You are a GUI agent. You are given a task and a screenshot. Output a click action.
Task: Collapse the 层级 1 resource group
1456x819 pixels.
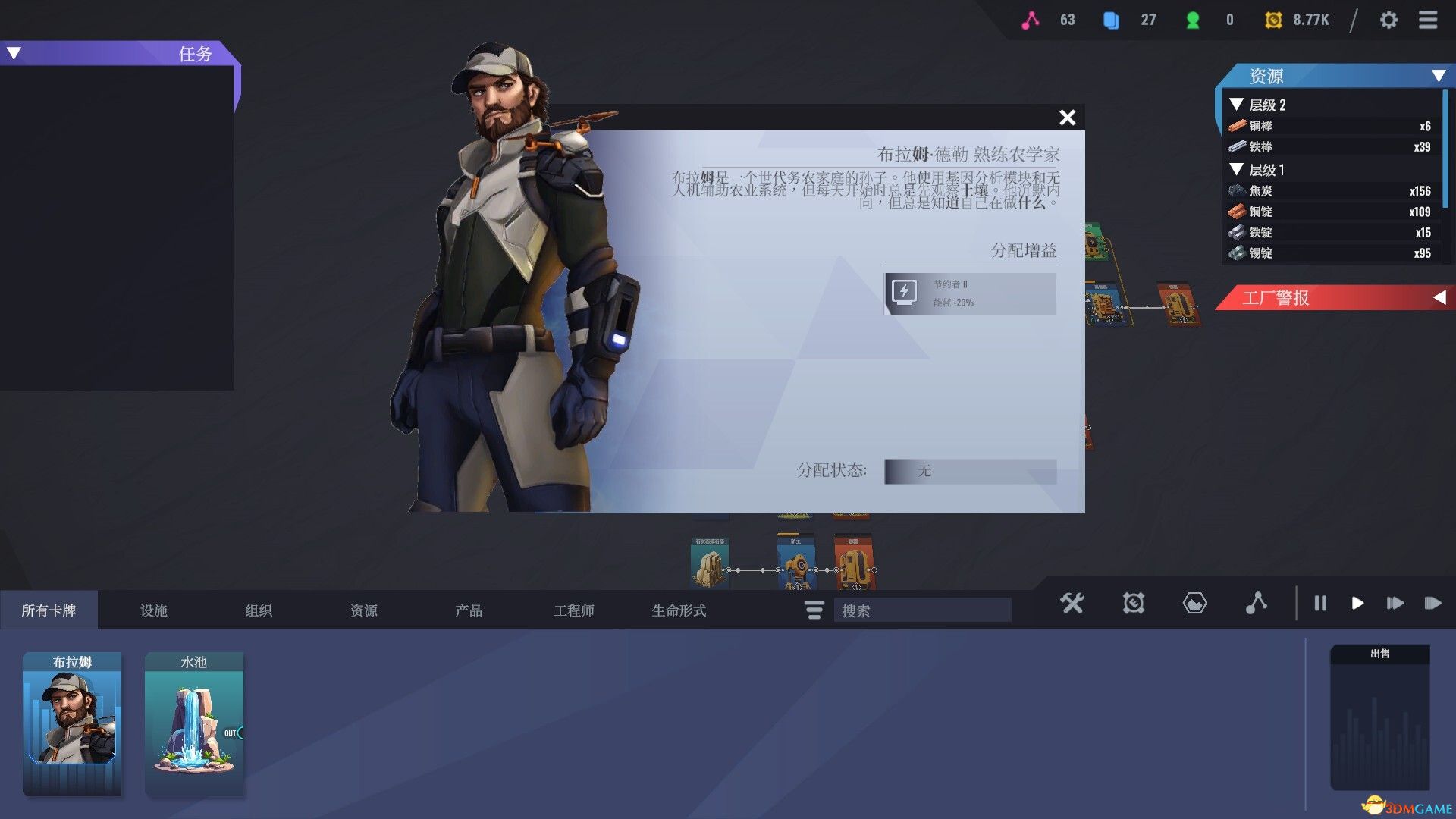pyautogui.click(x=1238, y=170)
